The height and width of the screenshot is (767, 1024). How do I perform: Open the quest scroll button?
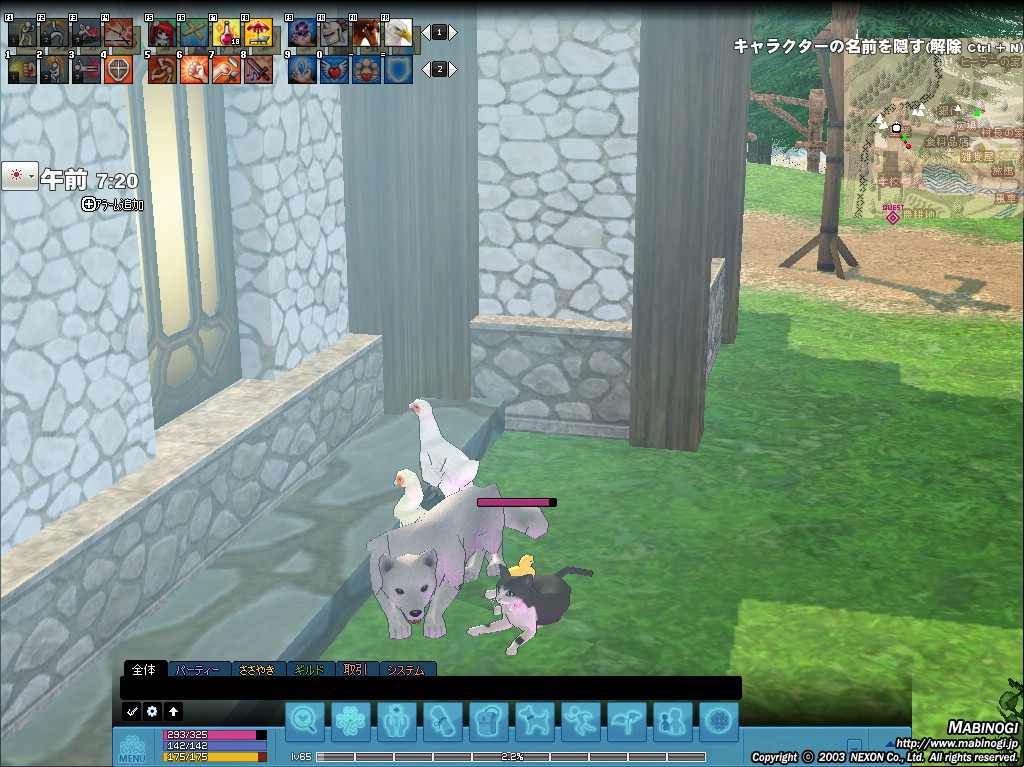(x=441, y=720)
